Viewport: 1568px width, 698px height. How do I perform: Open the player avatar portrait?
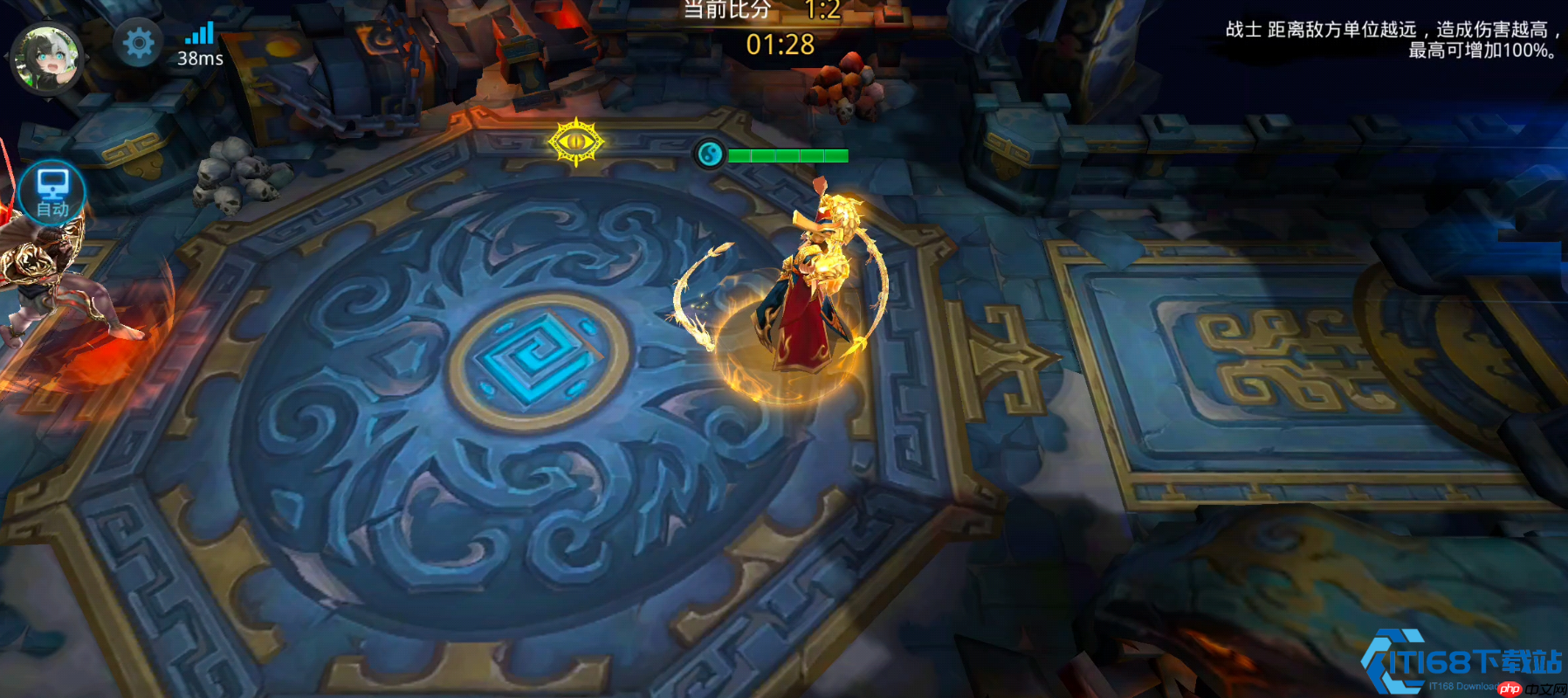[x=47, y=59]
